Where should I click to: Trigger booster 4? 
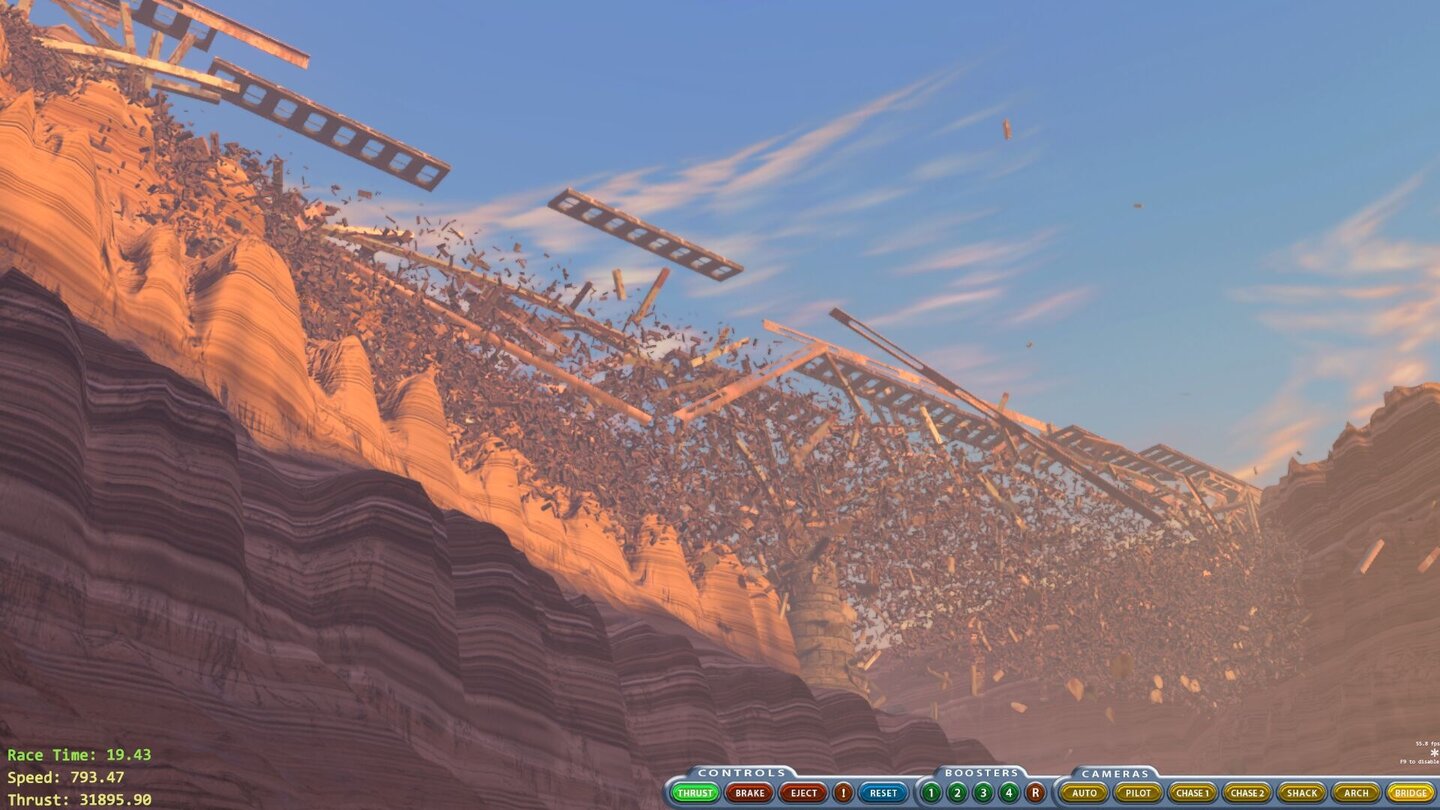click(x=1009, y=793)
